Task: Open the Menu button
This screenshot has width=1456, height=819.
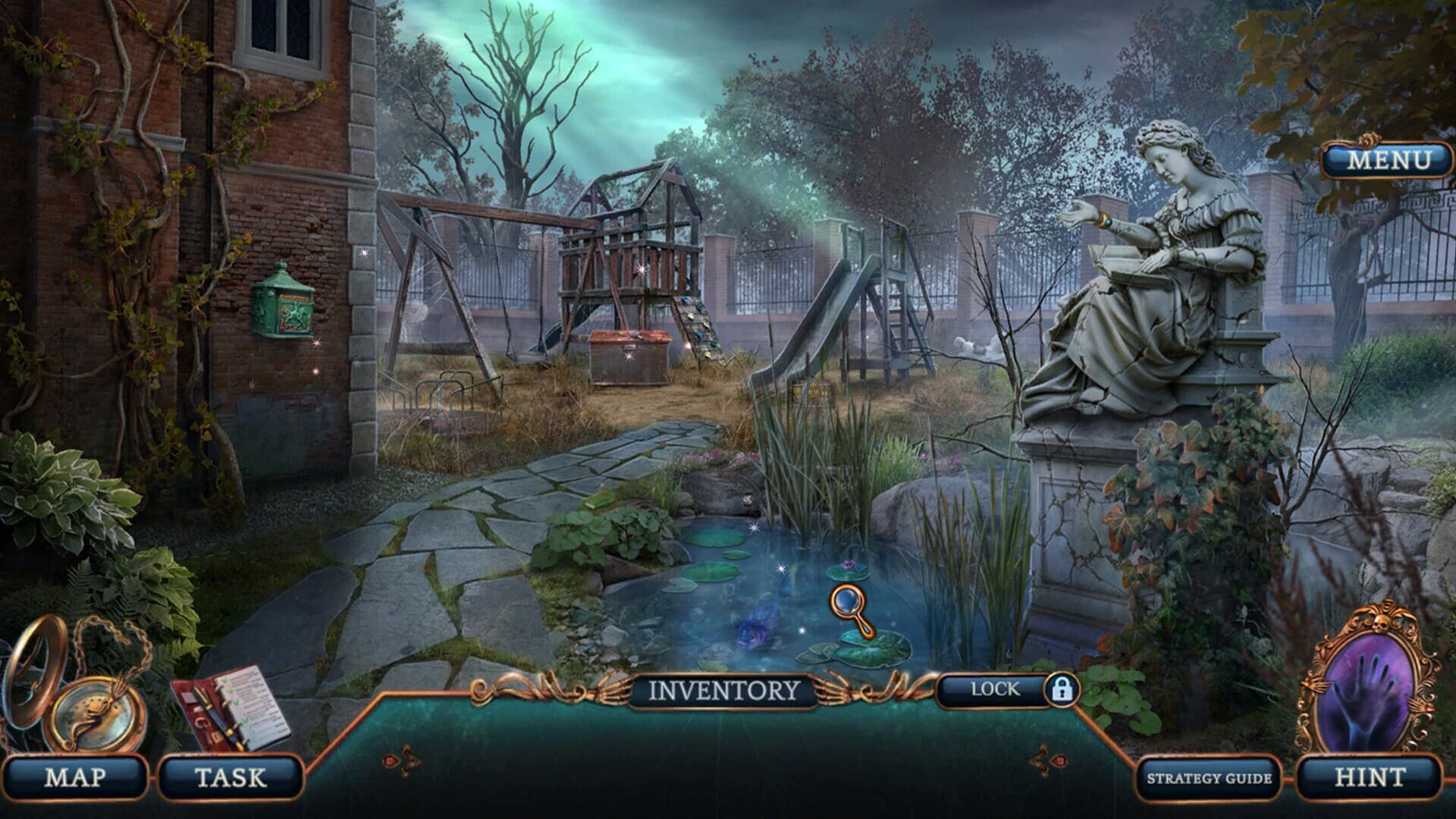Action: (x=1377, y=161)
